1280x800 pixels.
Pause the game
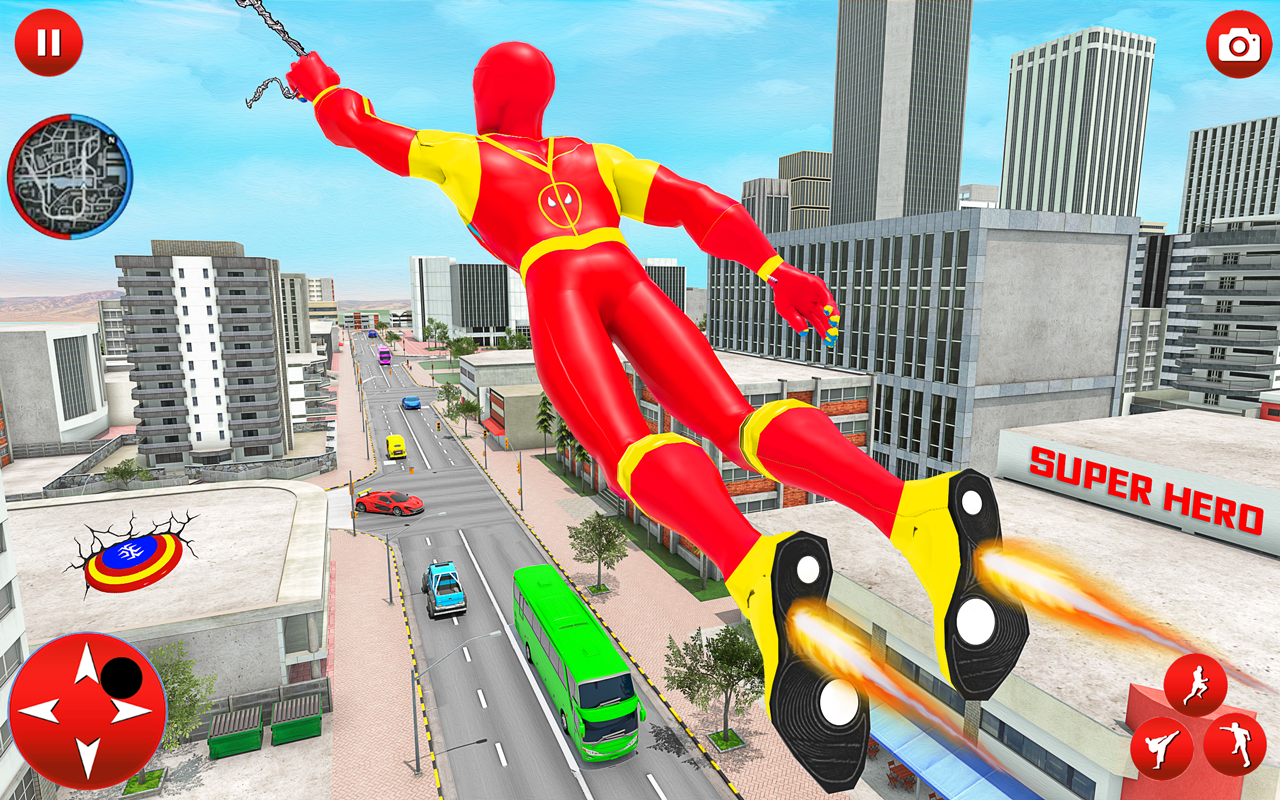point(48,42)
